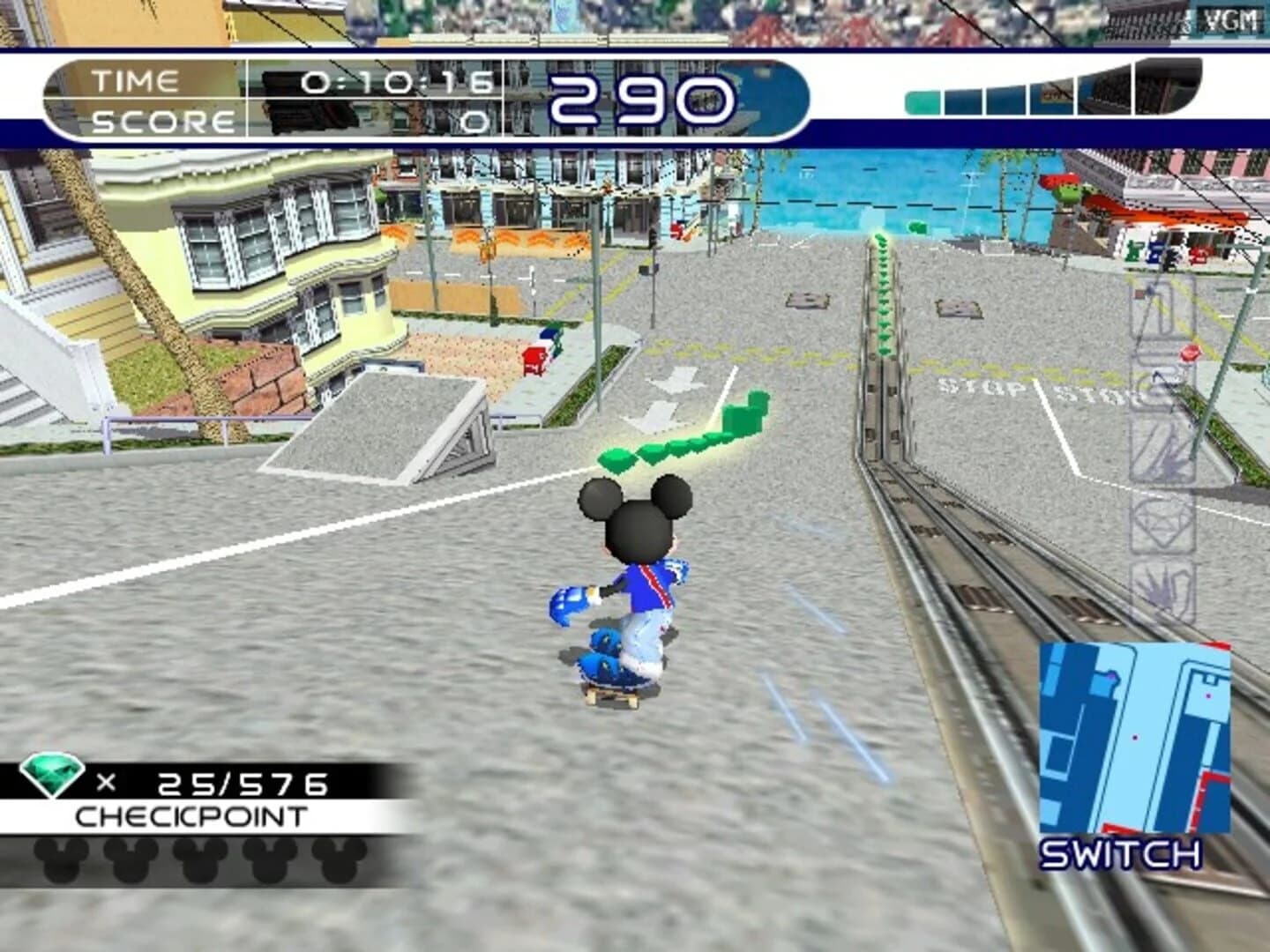Toggle the SWITCH option below the minimap
This screenshot has height=952, width=1270.
tap(1120, 852)
